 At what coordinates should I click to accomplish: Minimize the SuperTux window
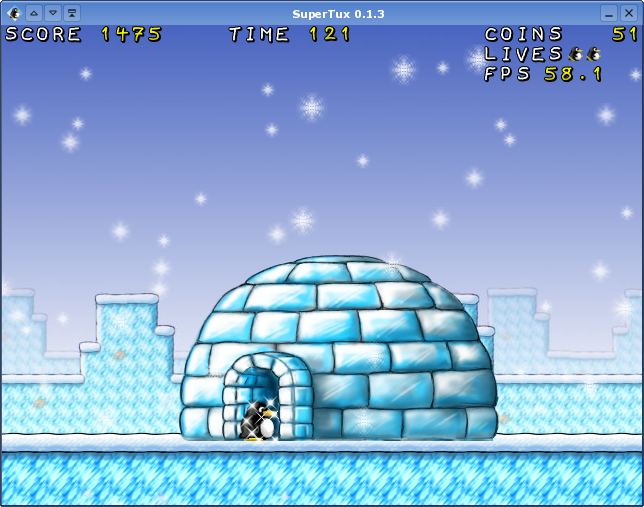pos(609,13)
